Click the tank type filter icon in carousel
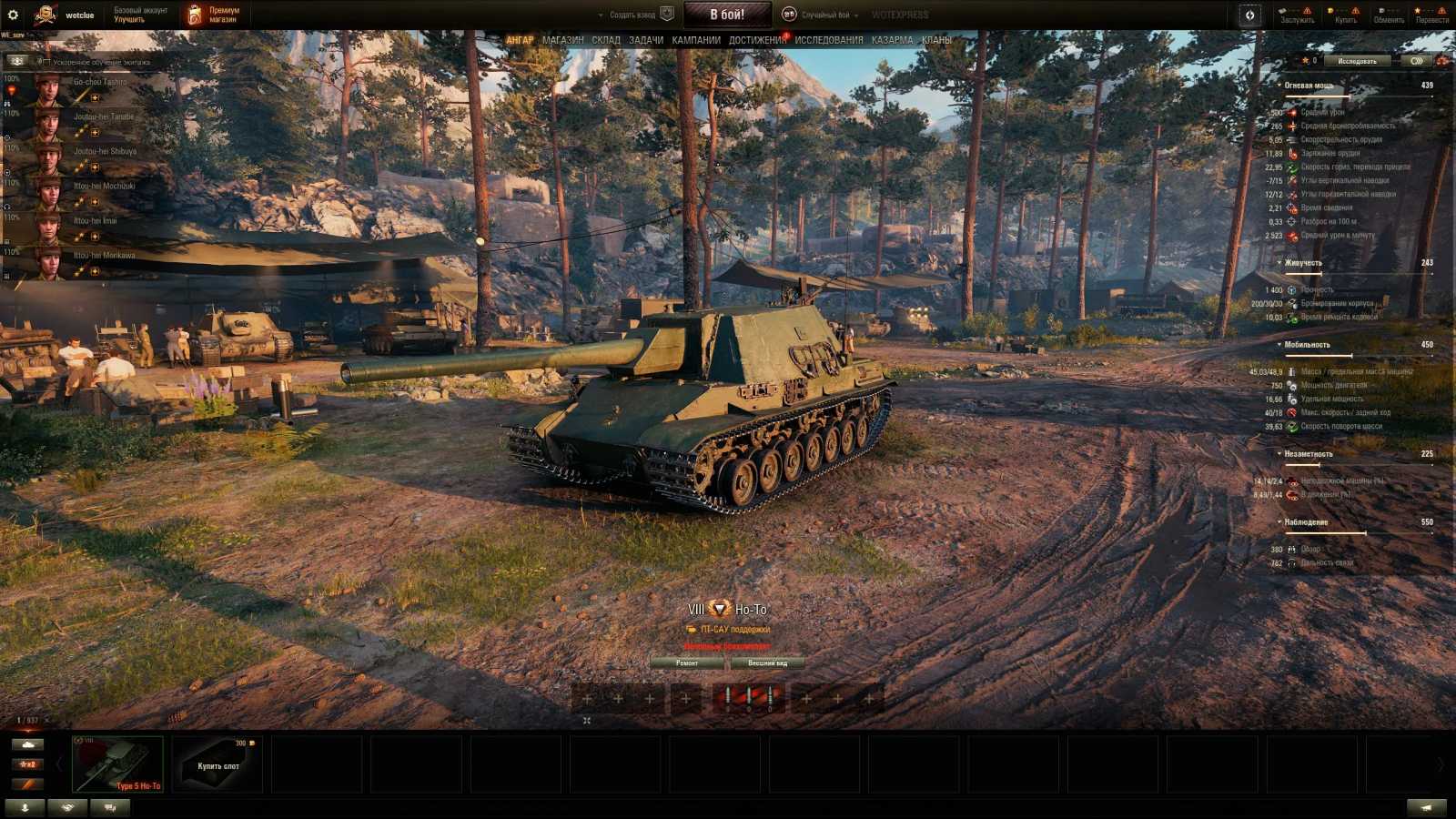1456x819 pixels. [27, 744]
